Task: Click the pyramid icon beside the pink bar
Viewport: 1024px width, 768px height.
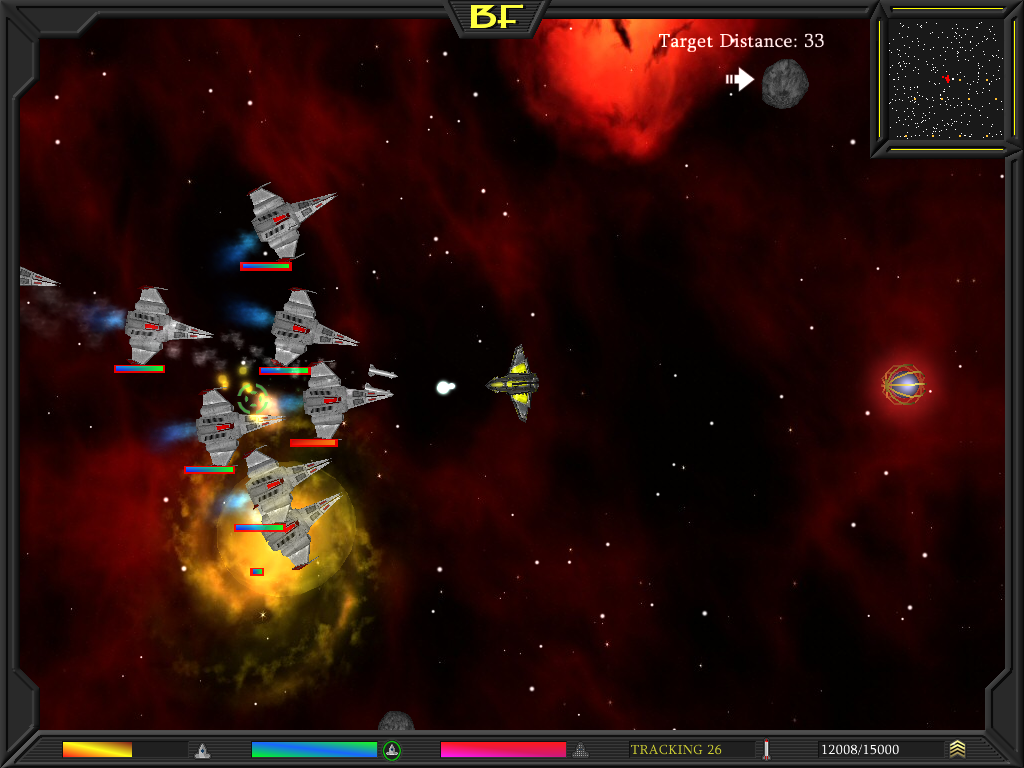Action: coord(580,749)
